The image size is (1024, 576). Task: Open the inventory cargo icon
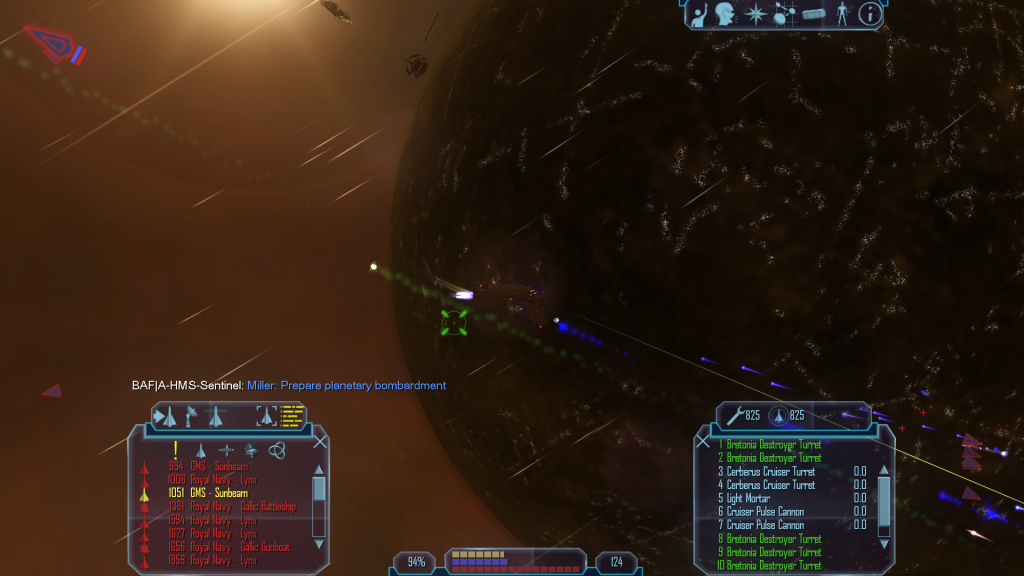coord(813,14)
